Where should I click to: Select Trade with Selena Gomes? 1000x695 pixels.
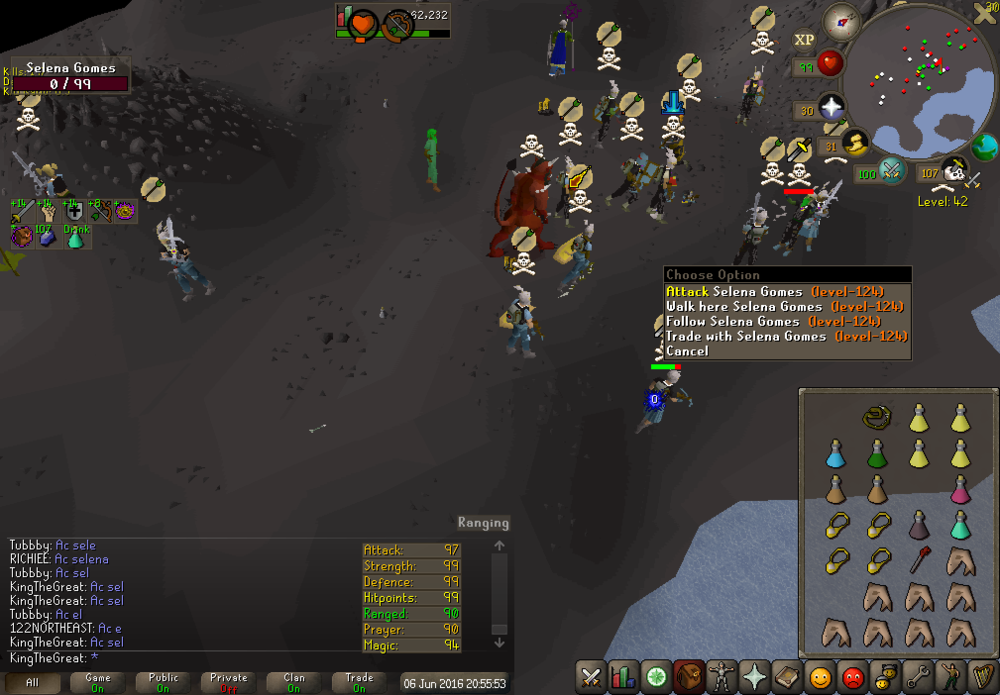(745, 337)
